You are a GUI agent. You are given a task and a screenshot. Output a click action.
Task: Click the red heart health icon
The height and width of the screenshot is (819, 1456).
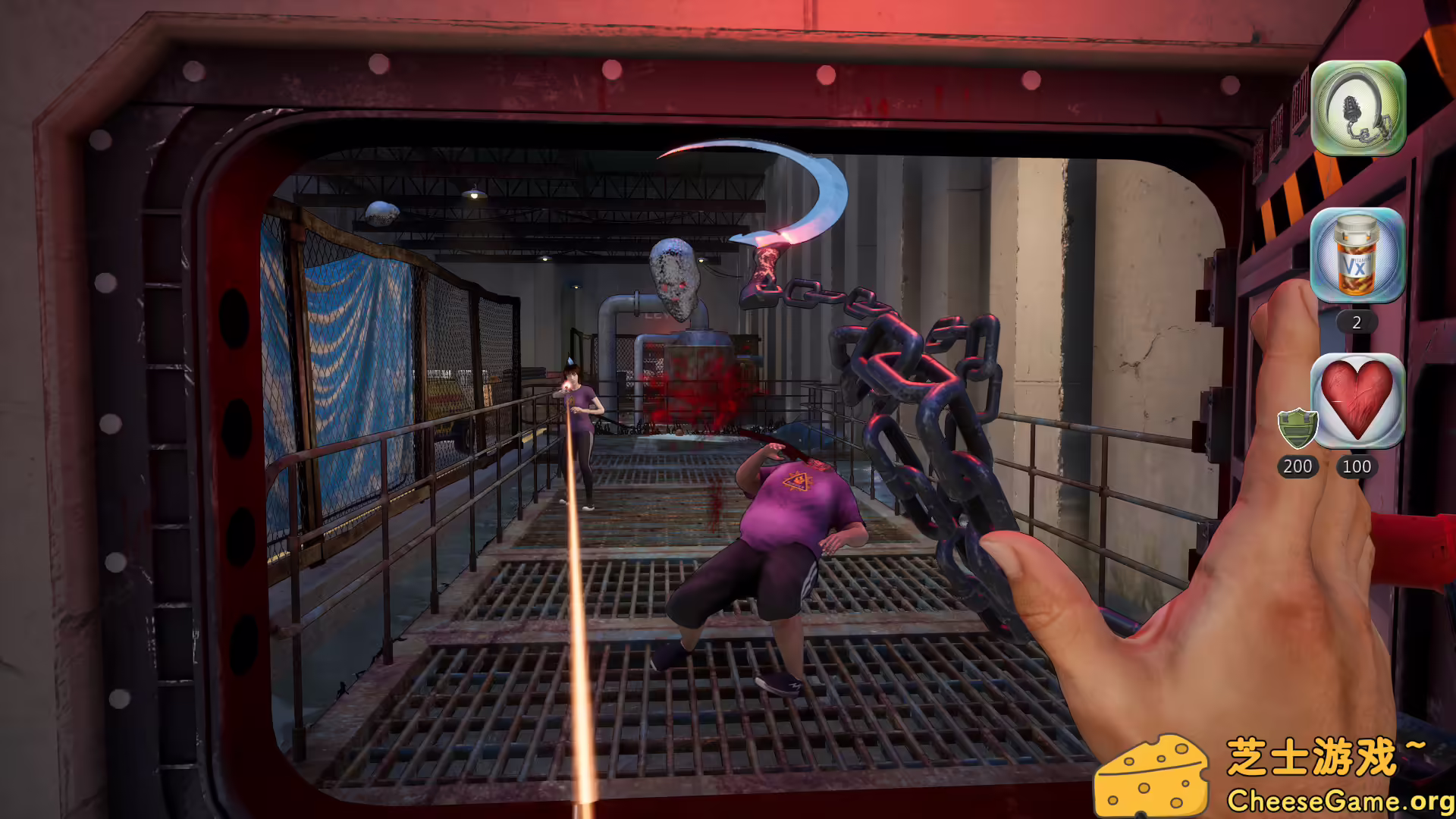tap(1357, 400)
